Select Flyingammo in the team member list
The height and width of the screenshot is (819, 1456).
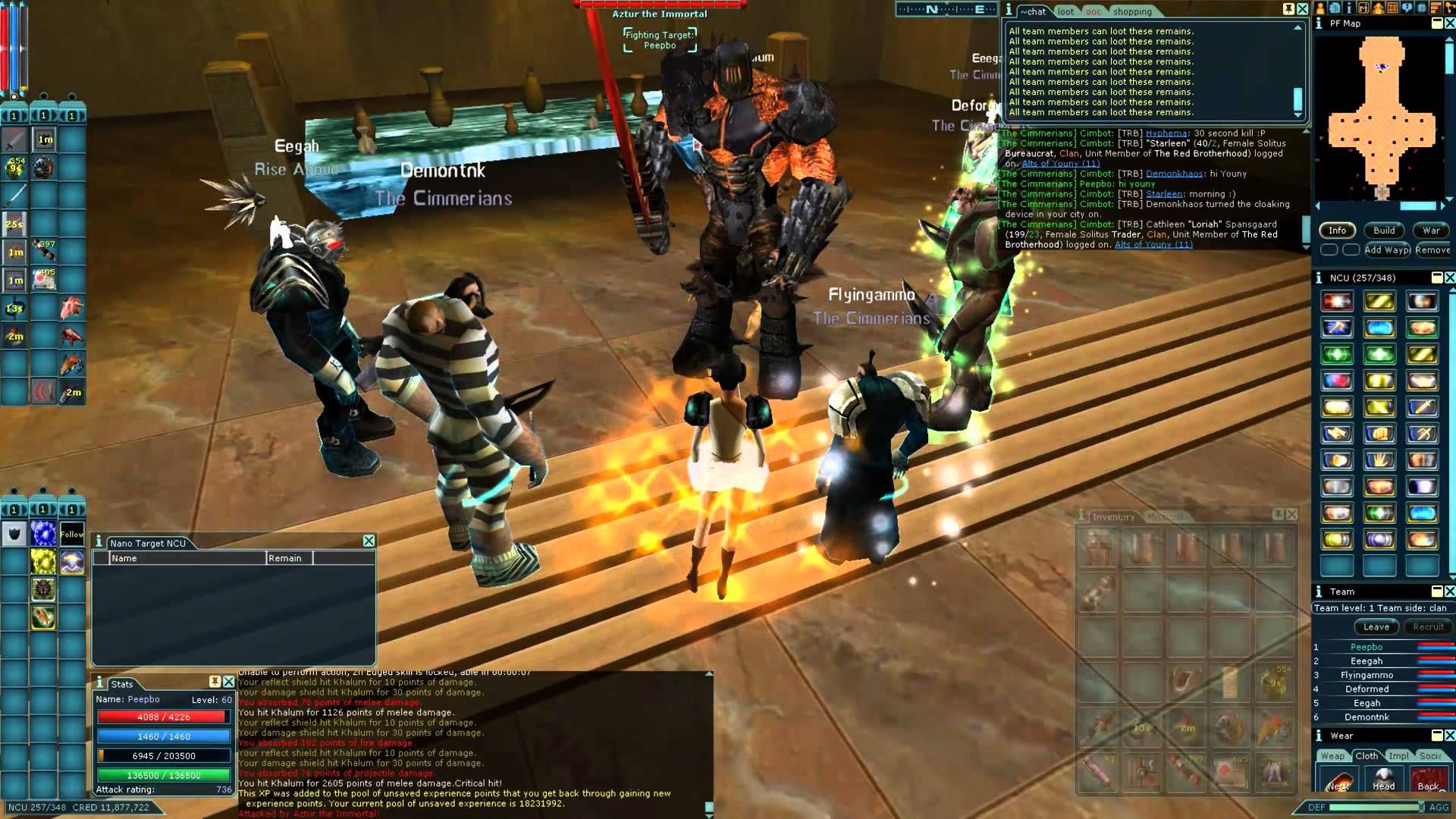pos(1367,675)
